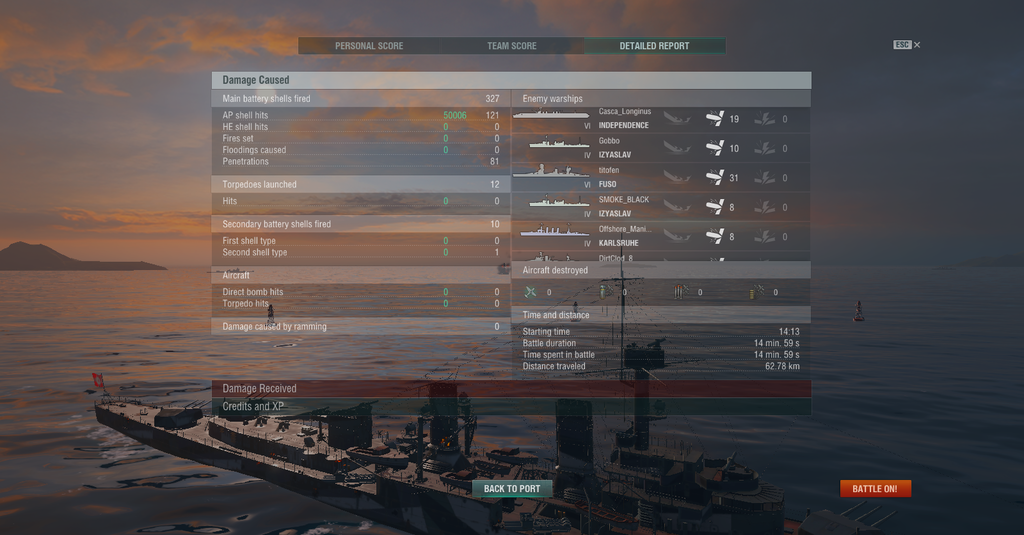Open the Team Score tab
The image size is (1024, 535).
(x=511, y=46)
